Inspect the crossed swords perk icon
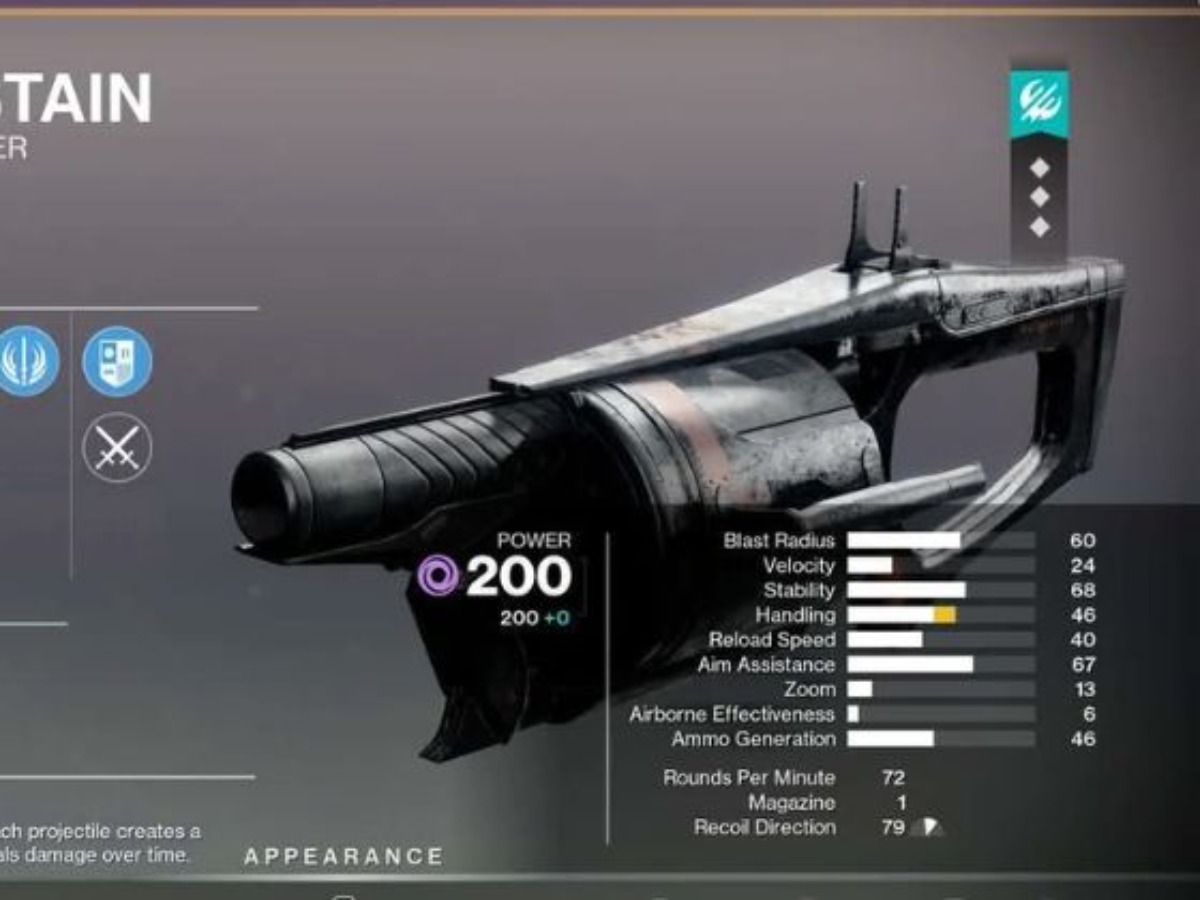This screenshot has width=1200, height=900. click(117, 447)
